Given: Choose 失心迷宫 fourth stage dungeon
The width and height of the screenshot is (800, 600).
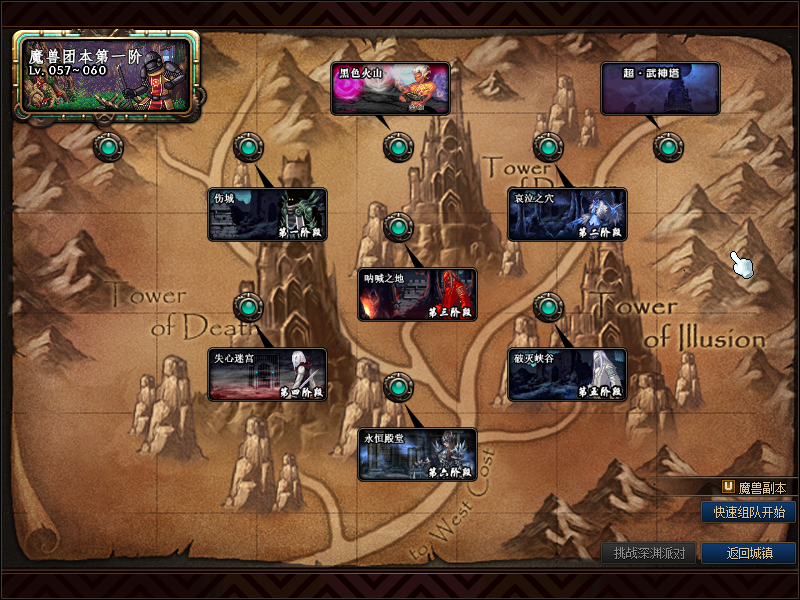Looking at the screenshot, I should pyautogui.click(x=267, y=374).
